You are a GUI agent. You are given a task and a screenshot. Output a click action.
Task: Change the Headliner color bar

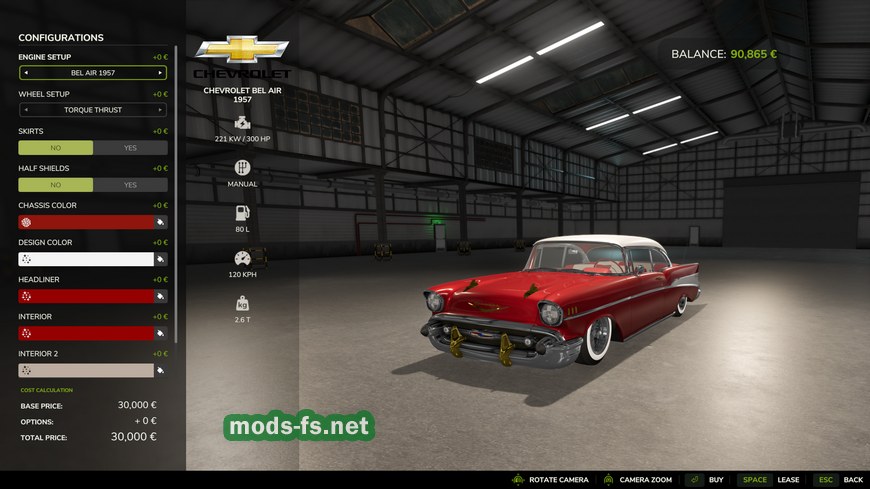[x=86, y=296]
